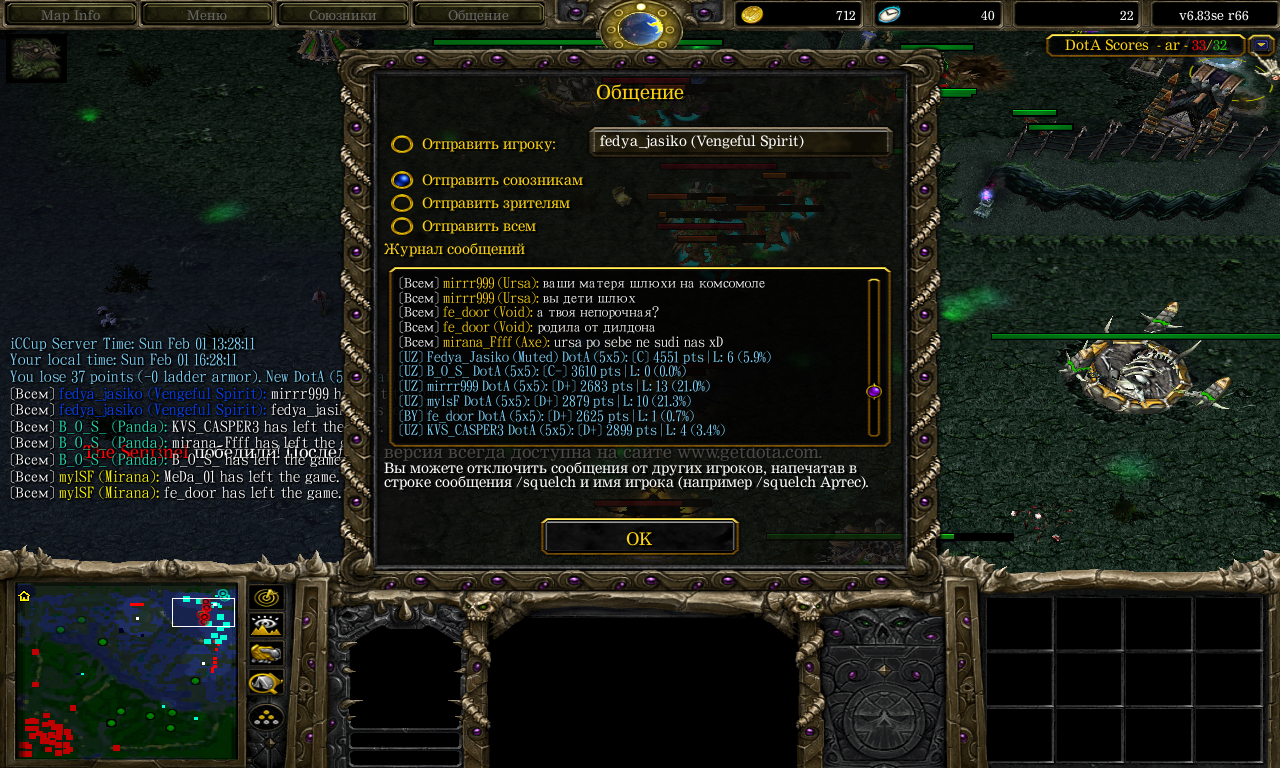This screenshot has height=768, width=1280.
Task: Select 'Отправить всем' radio option
Action: tap(402, 226)
